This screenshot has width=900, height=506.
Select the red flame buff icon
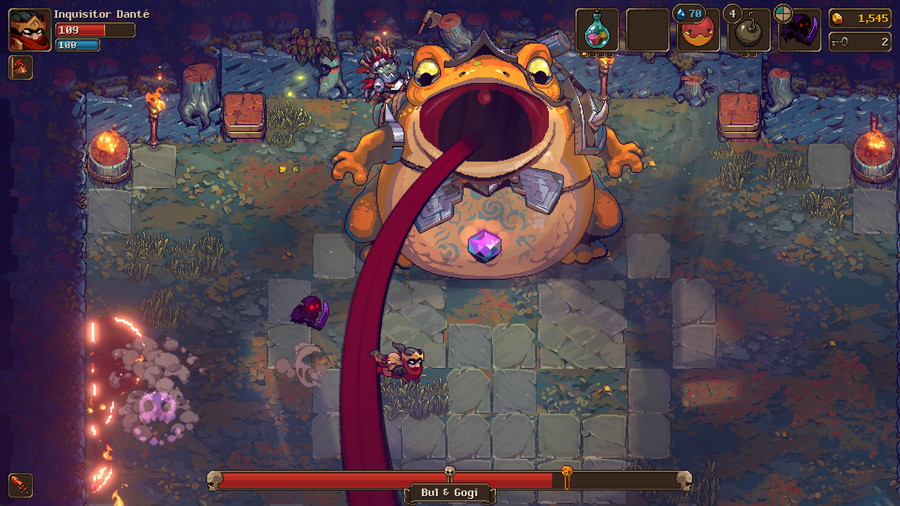[x=20, y=68]
